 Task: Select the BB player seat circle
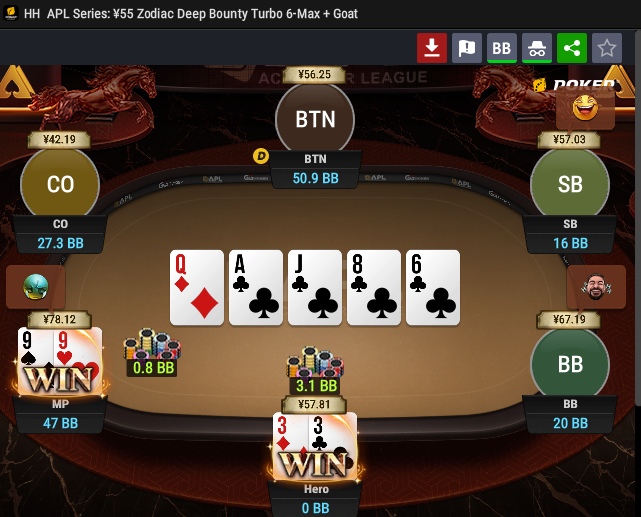tap(570, 365)
